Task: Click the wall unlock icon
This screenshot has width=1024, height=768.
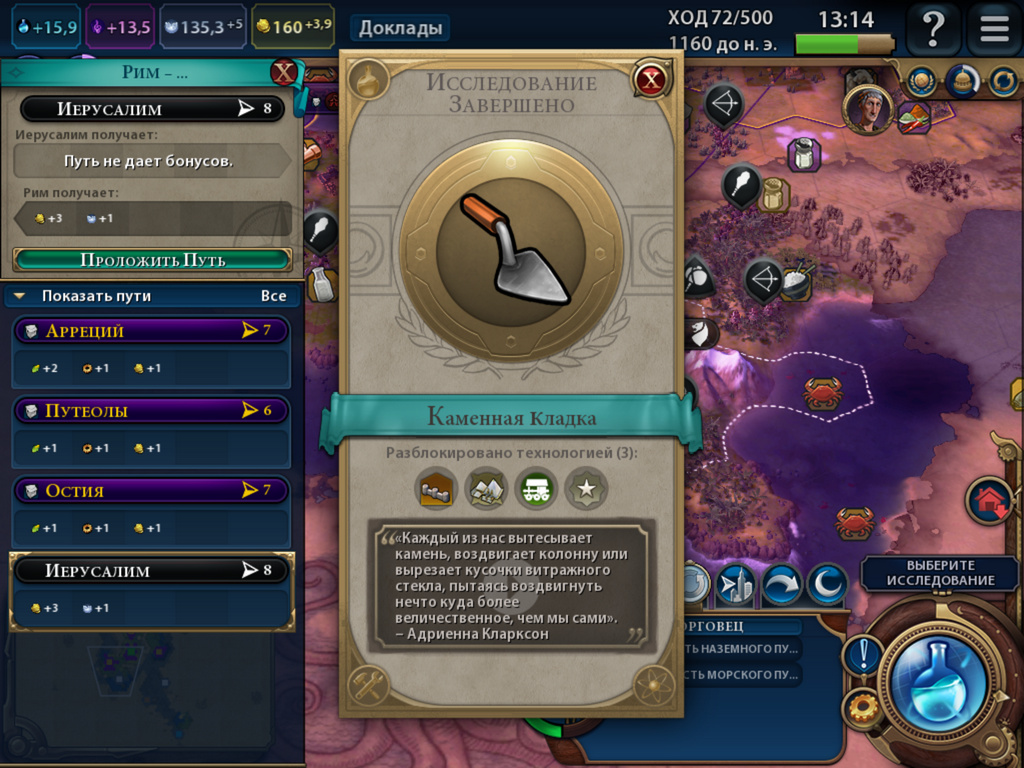Action: pos(435,489)
